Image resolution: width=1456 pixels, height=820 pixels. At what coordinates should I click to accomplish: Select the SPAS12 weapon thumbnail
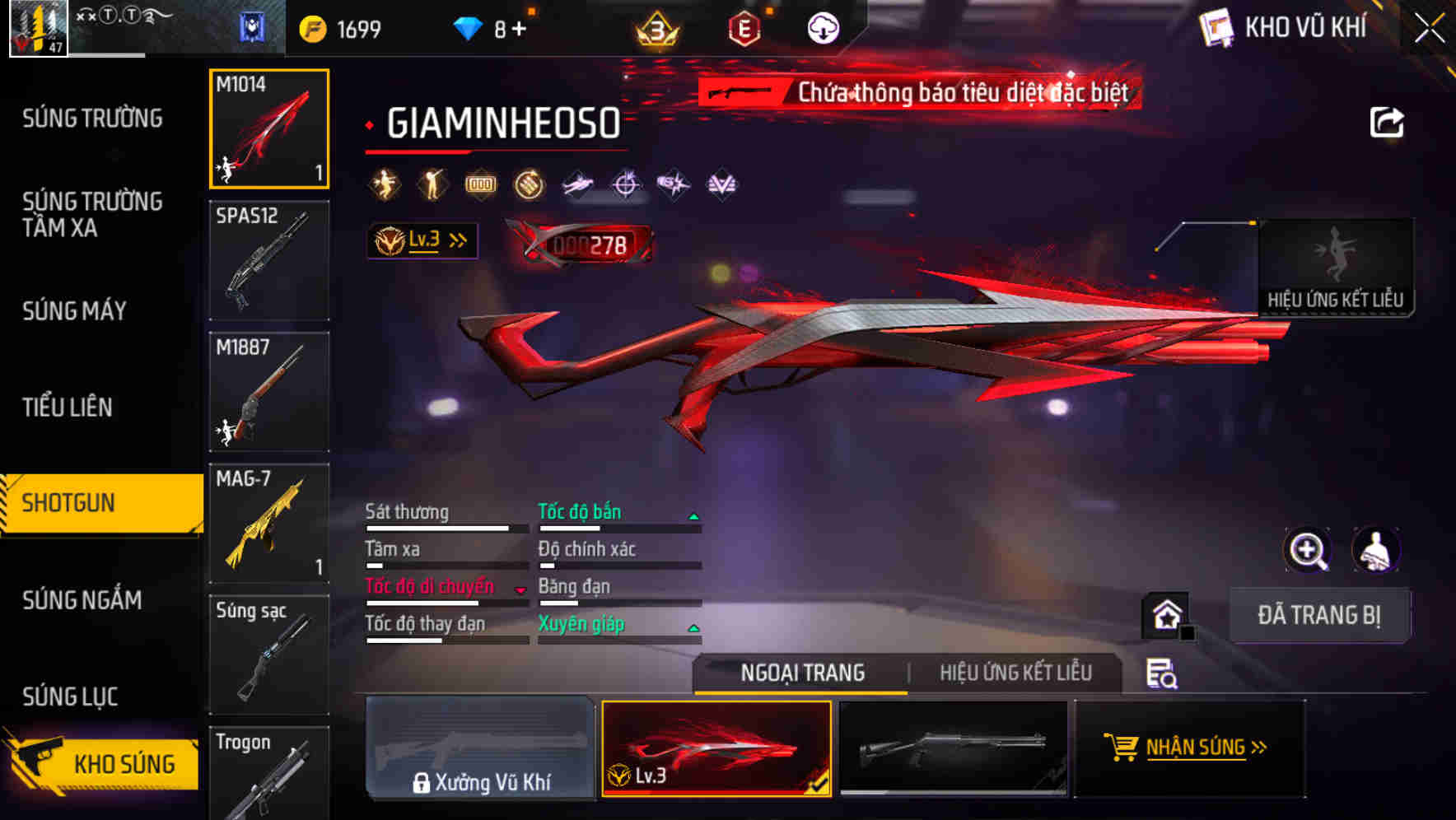268,259
